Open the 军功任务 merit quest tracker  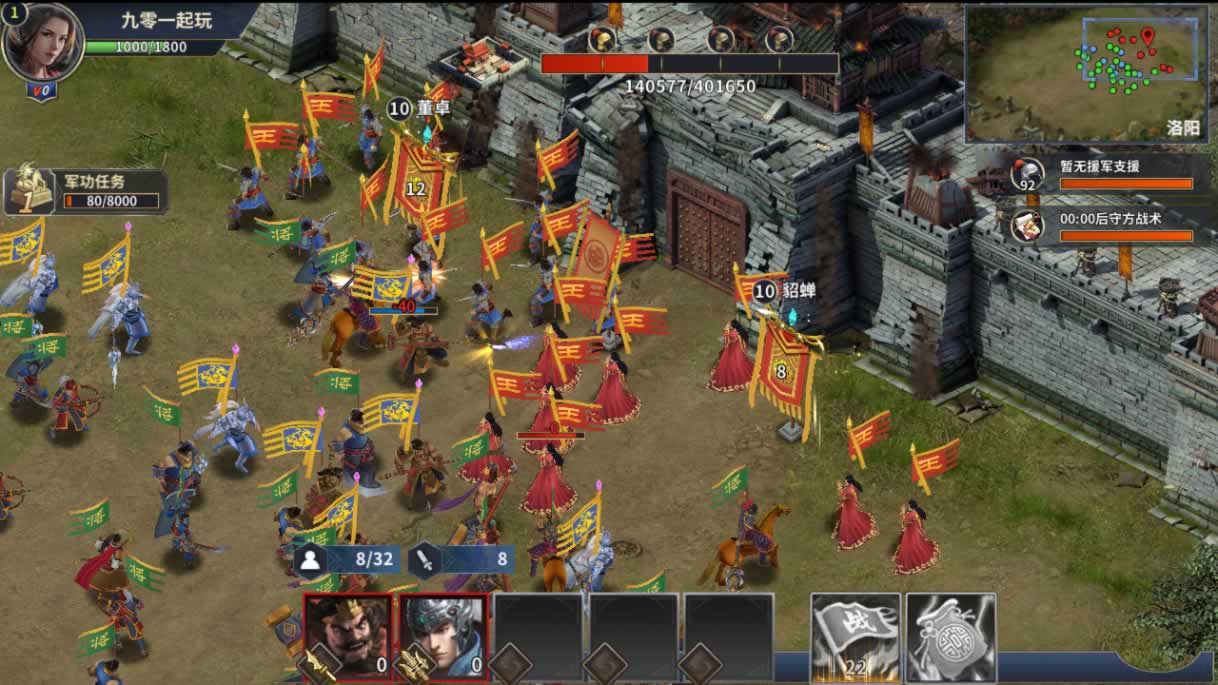[x=85, y=191]
